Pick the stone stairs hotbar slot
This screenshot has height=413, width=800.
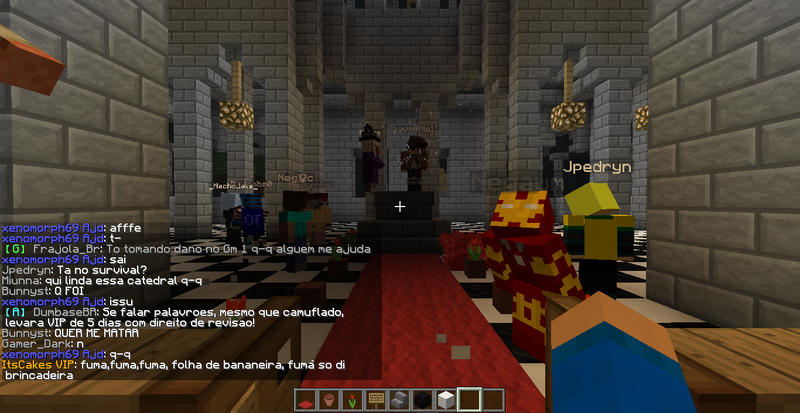tap(400, 402)
